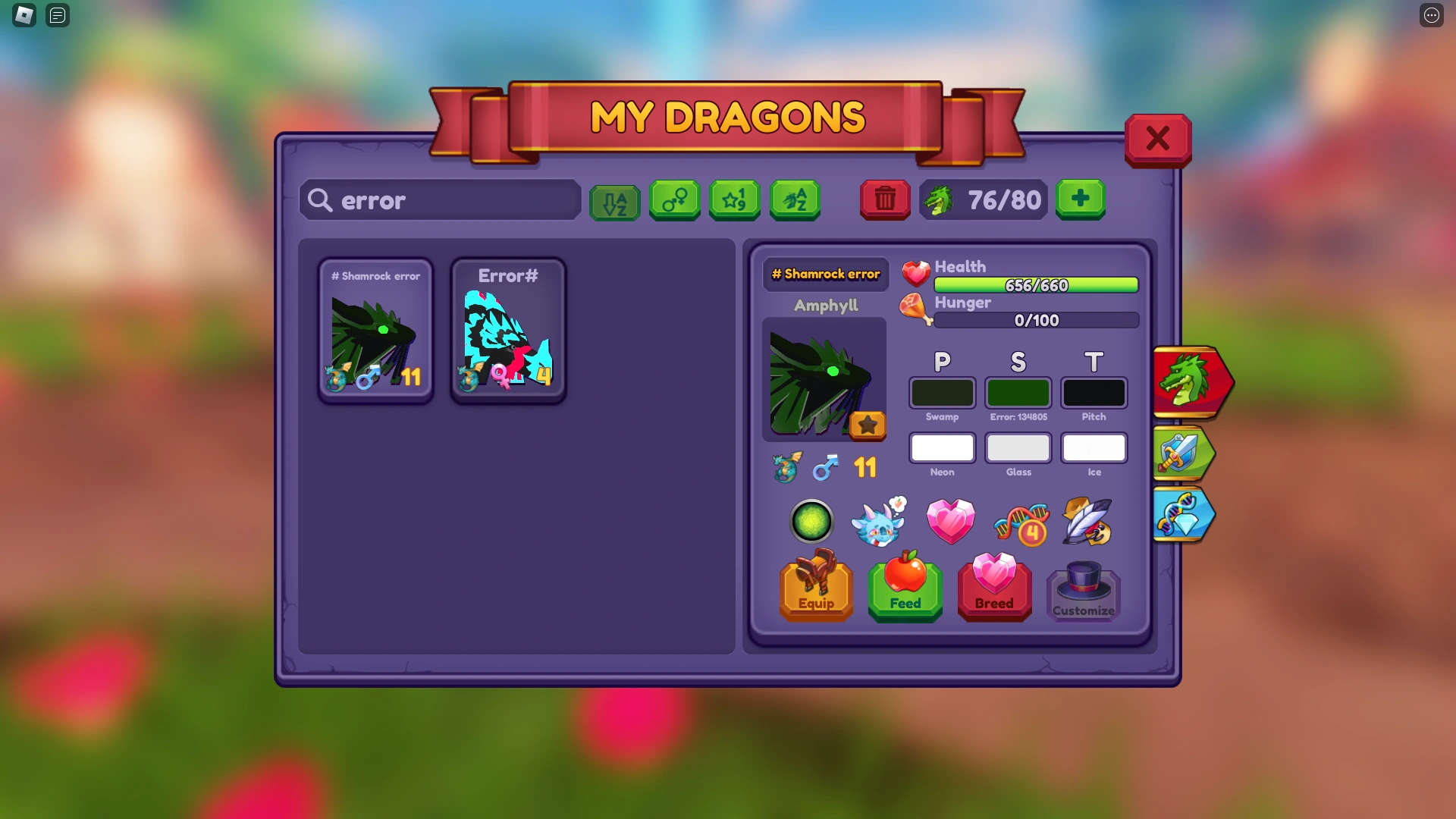The height and width of the screenshot is (819, 1456).
Task: Open the DNA and diamond side tab
Action: [1184, 514]
